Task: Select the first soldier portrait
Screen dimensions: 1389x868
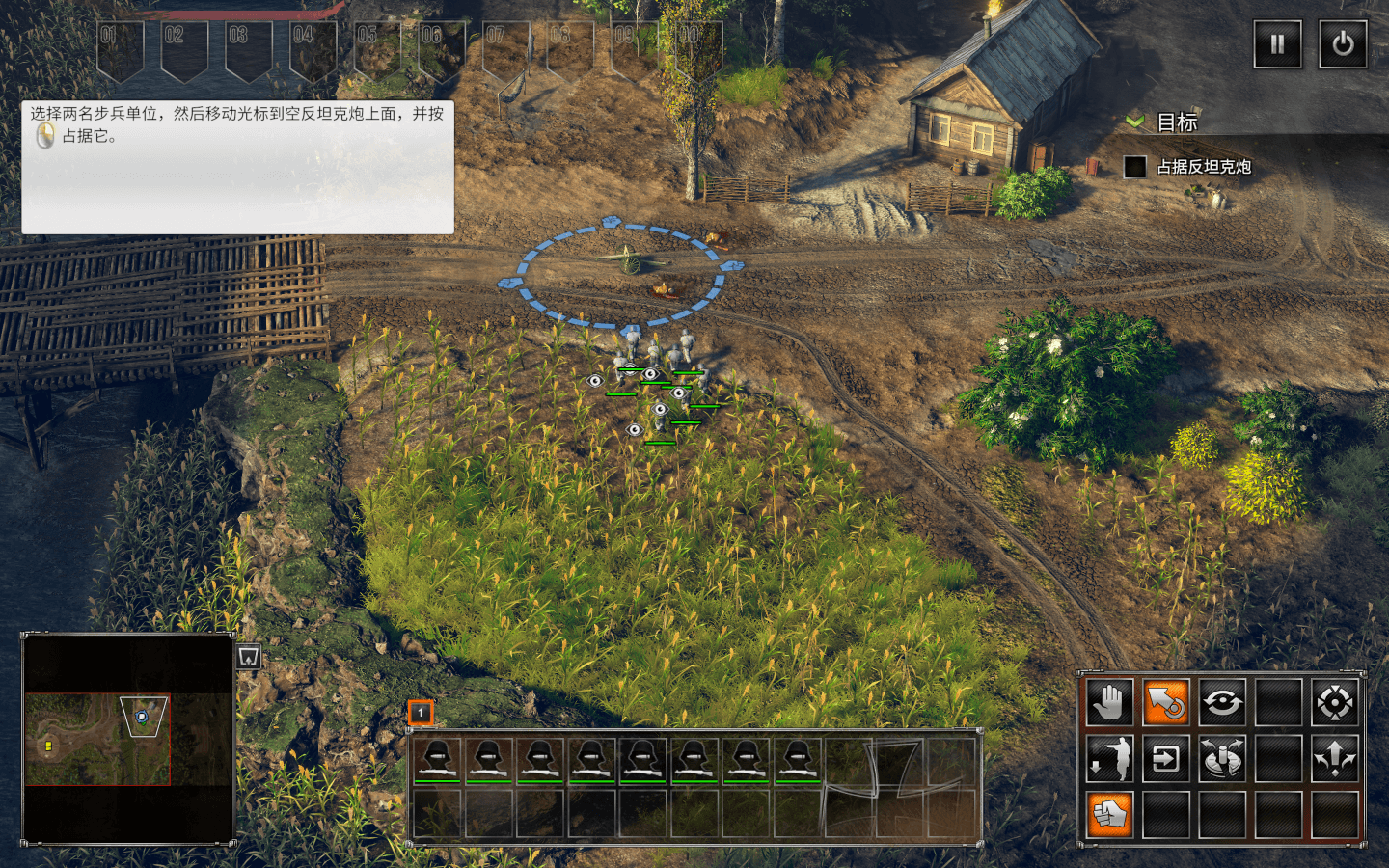Action: tap(437, 761)
